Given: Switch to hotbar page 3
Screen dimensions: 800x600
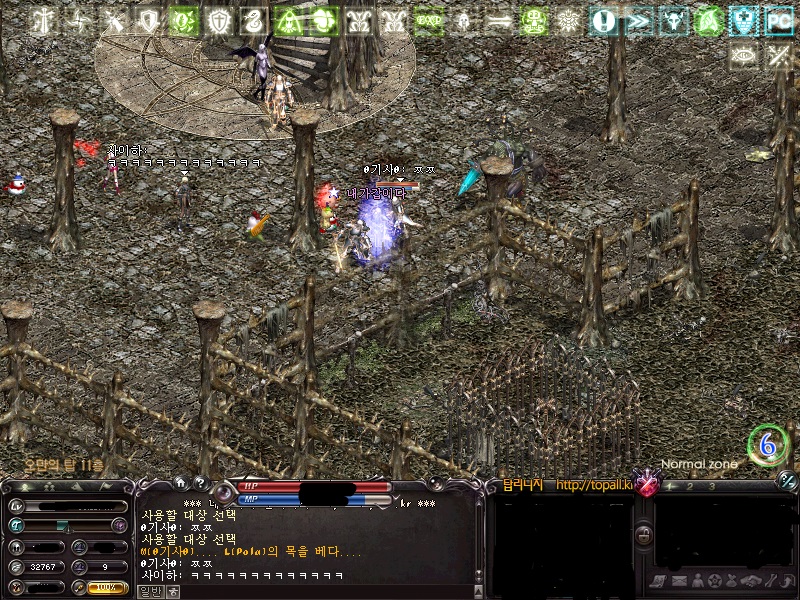Looking at the screenshot, I should [711, 486].
